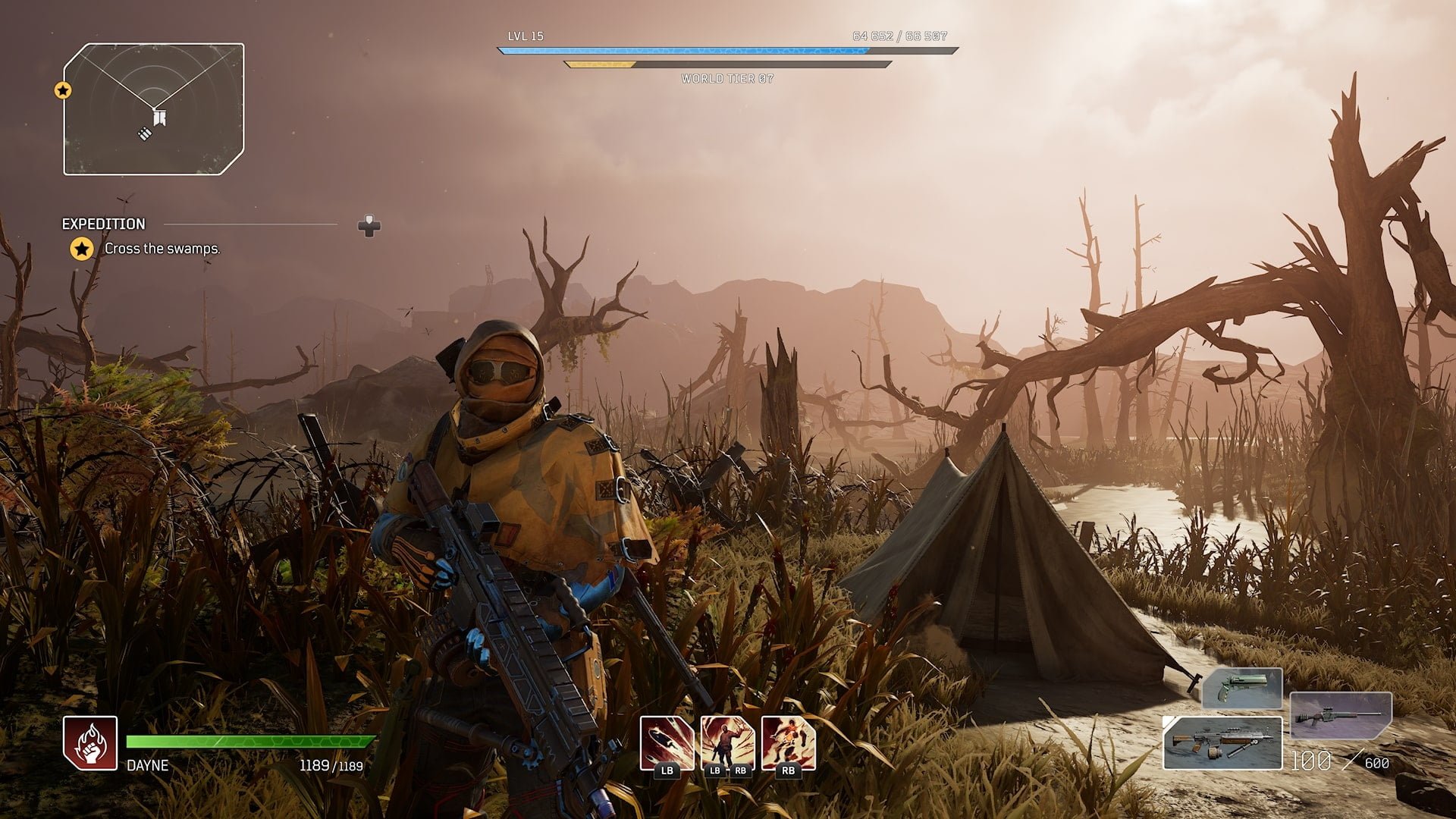This screenshot has height=819, width=1456.
Task: Use the skill showing a man casting
Action: point(727,743)
